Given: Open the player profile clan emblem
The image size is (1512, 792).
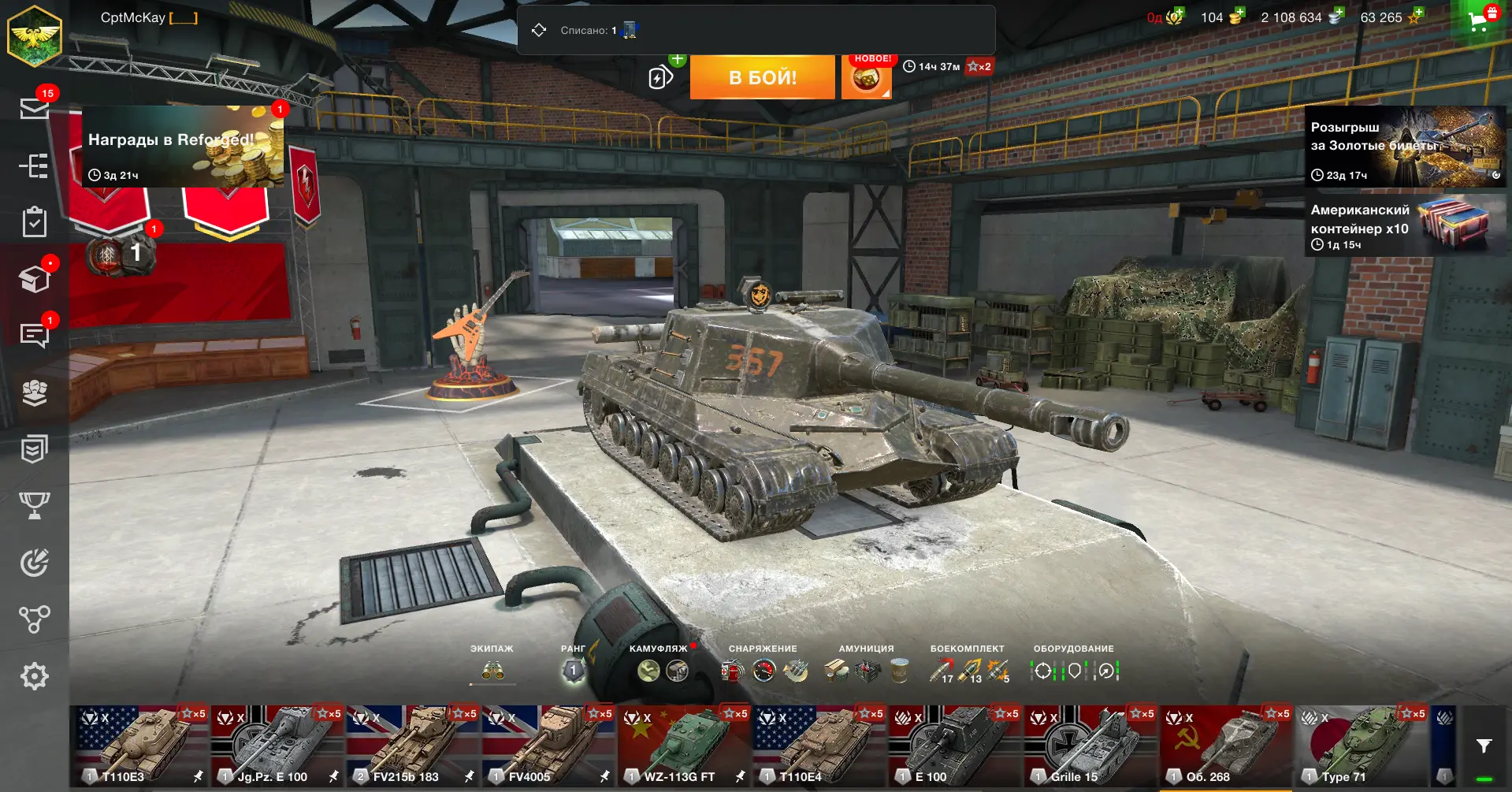Looking at the screenshot, I should 34,35.
